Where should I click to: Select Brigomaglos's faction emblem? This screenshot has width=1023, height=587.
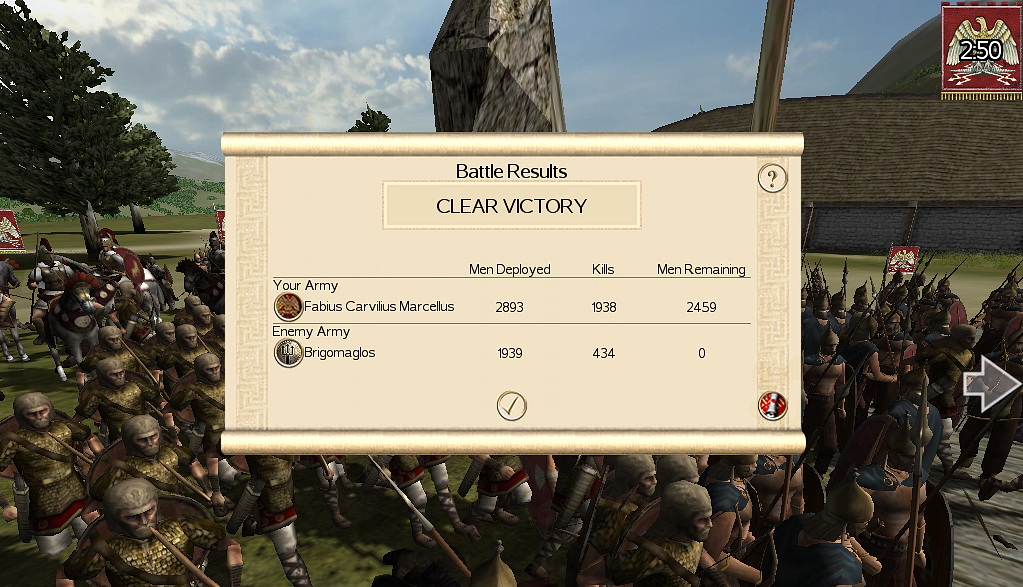(x=288, y=353)
